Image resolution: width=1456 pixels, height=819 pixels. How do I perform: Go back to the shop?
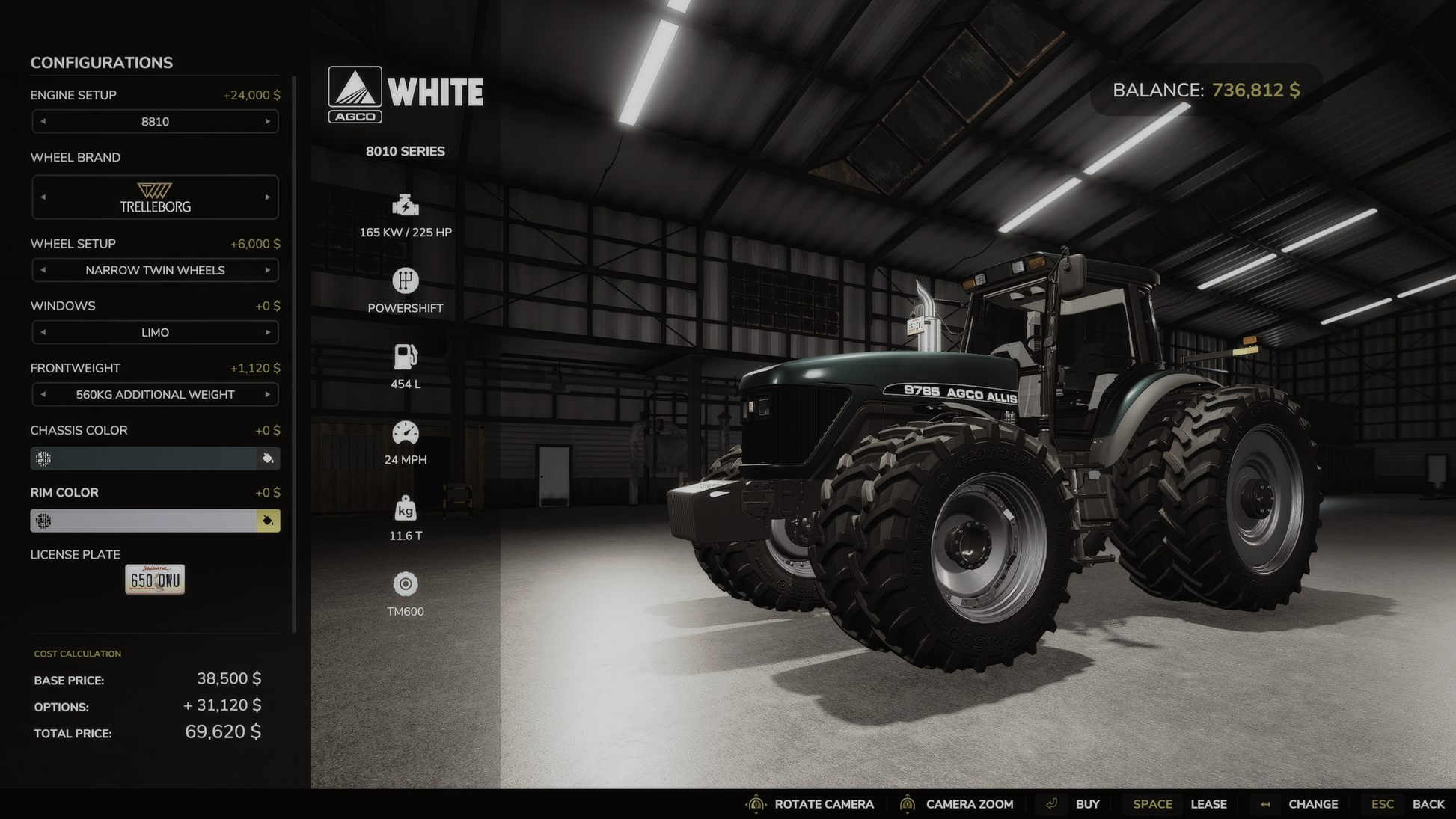(x=1428, y=804)
